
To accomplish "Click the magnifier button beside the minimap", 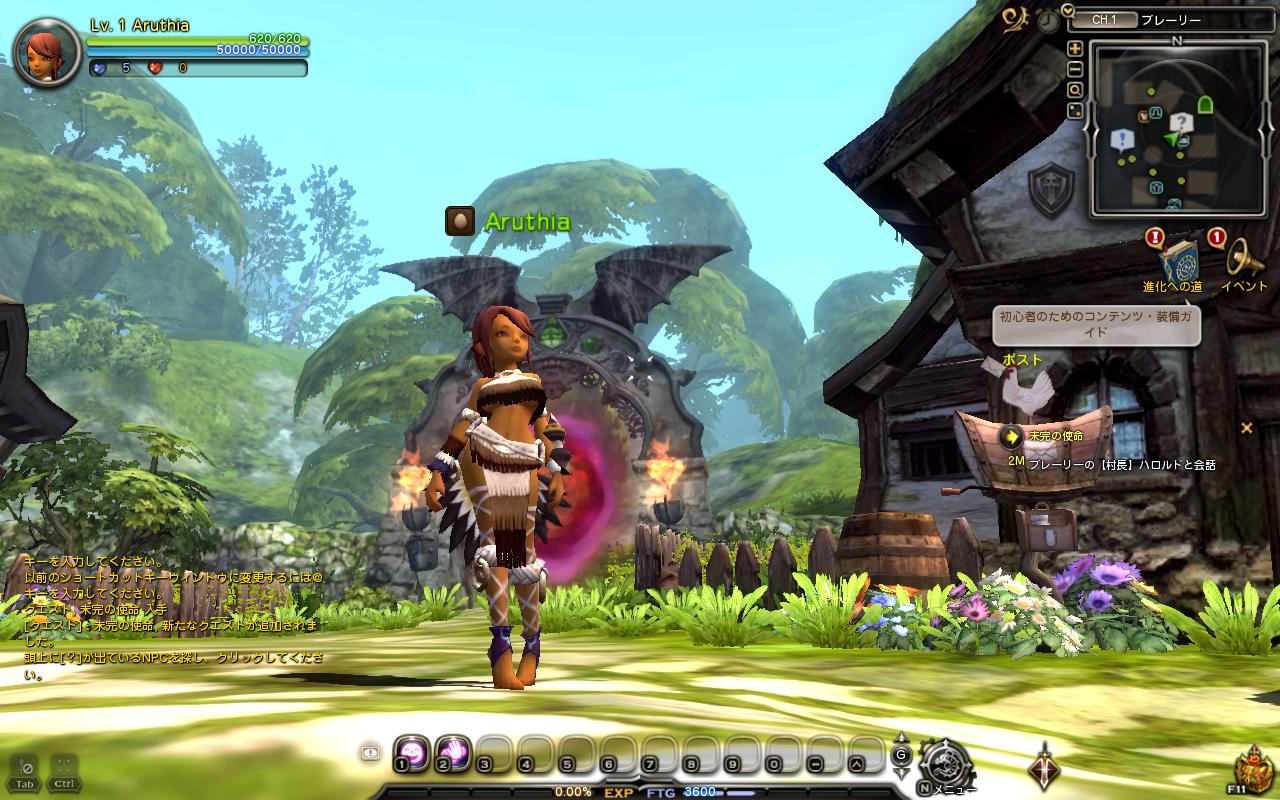I will coord(1075,90).
